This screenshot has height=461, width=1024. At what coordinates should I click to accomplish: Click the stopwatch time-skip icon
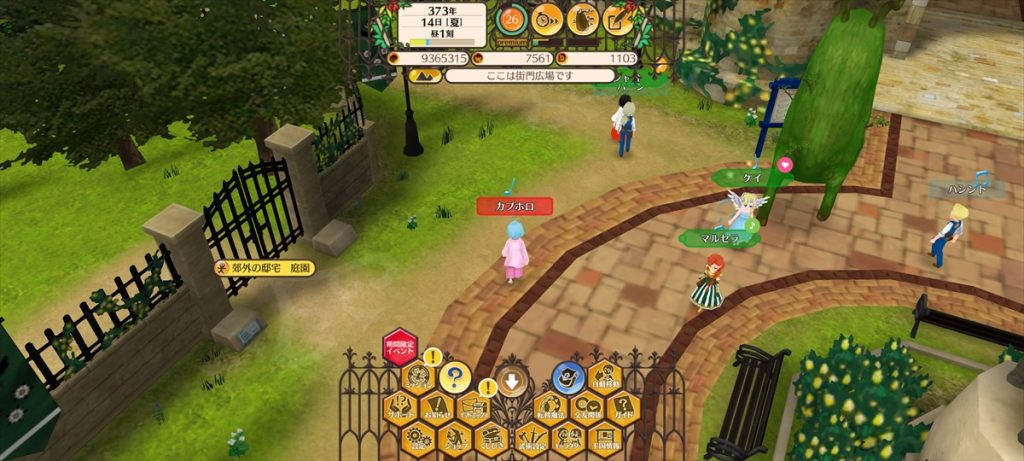click(x=547, y=17)
